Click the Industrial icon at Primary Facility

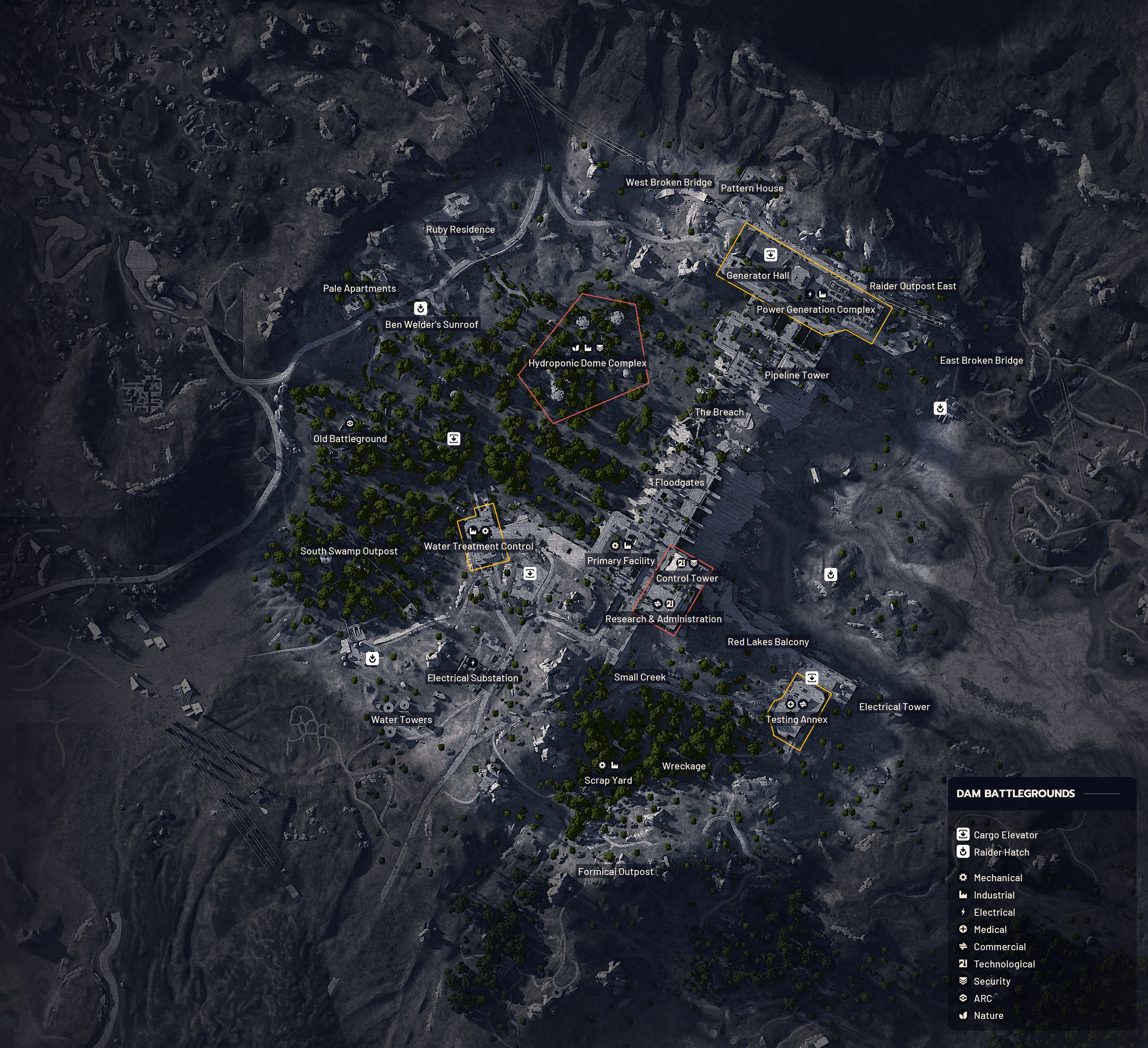click(628, 546)
